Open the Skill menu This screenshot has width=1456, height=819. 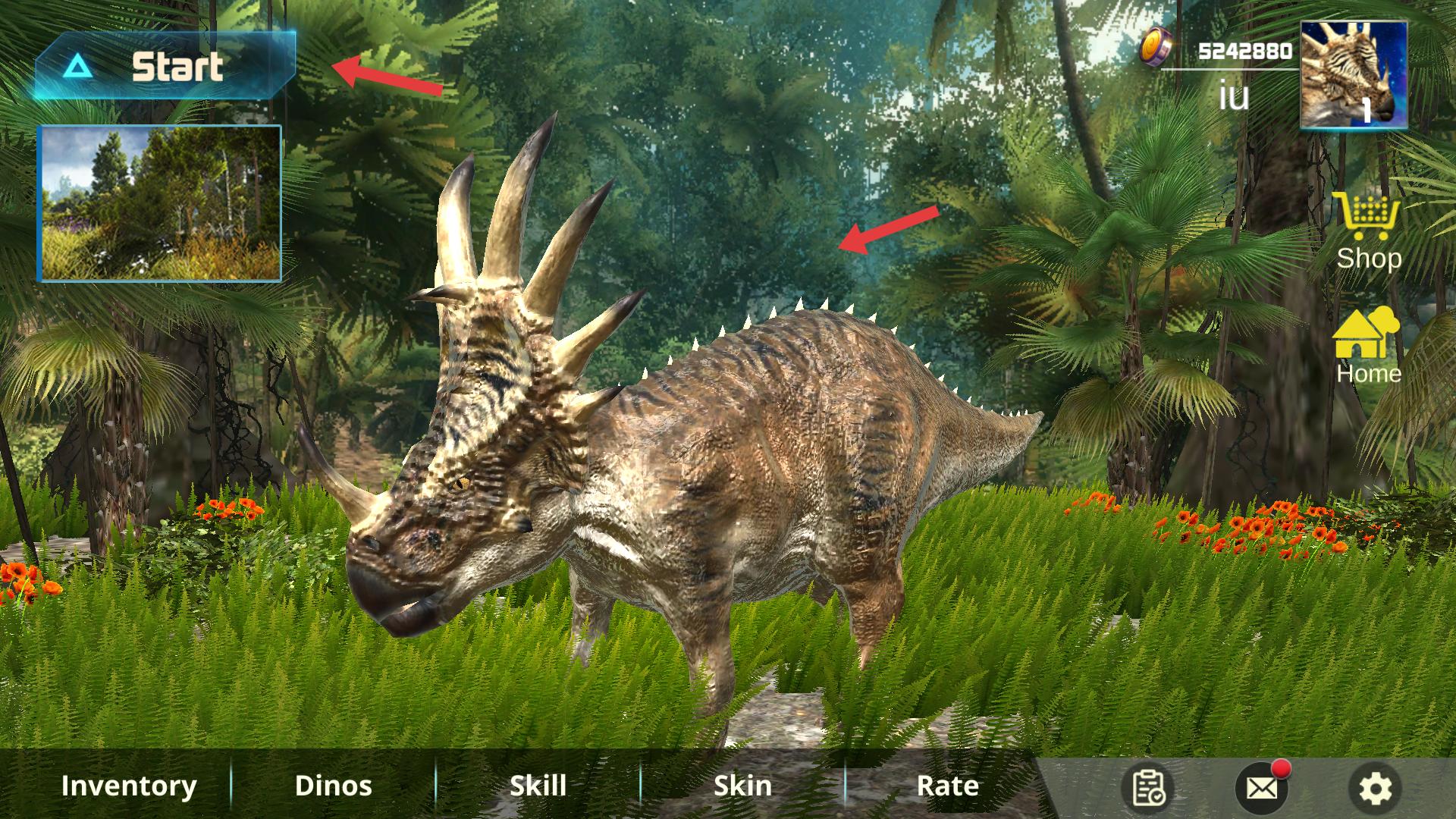click(x=538, y=786)
